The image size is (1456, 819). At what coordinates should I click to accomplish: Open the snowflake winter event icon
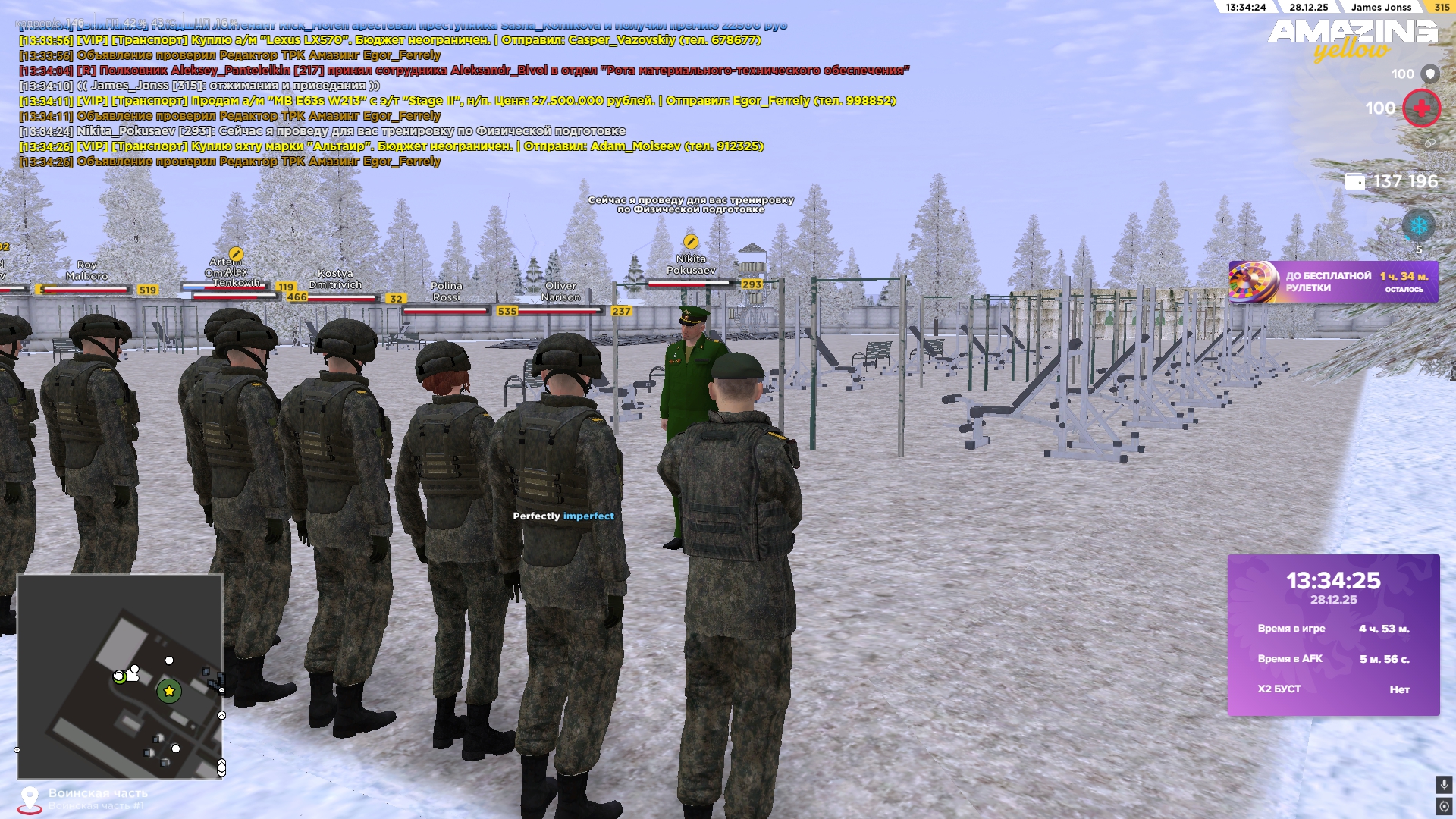pyautogui.click(x=1420, y=224)
